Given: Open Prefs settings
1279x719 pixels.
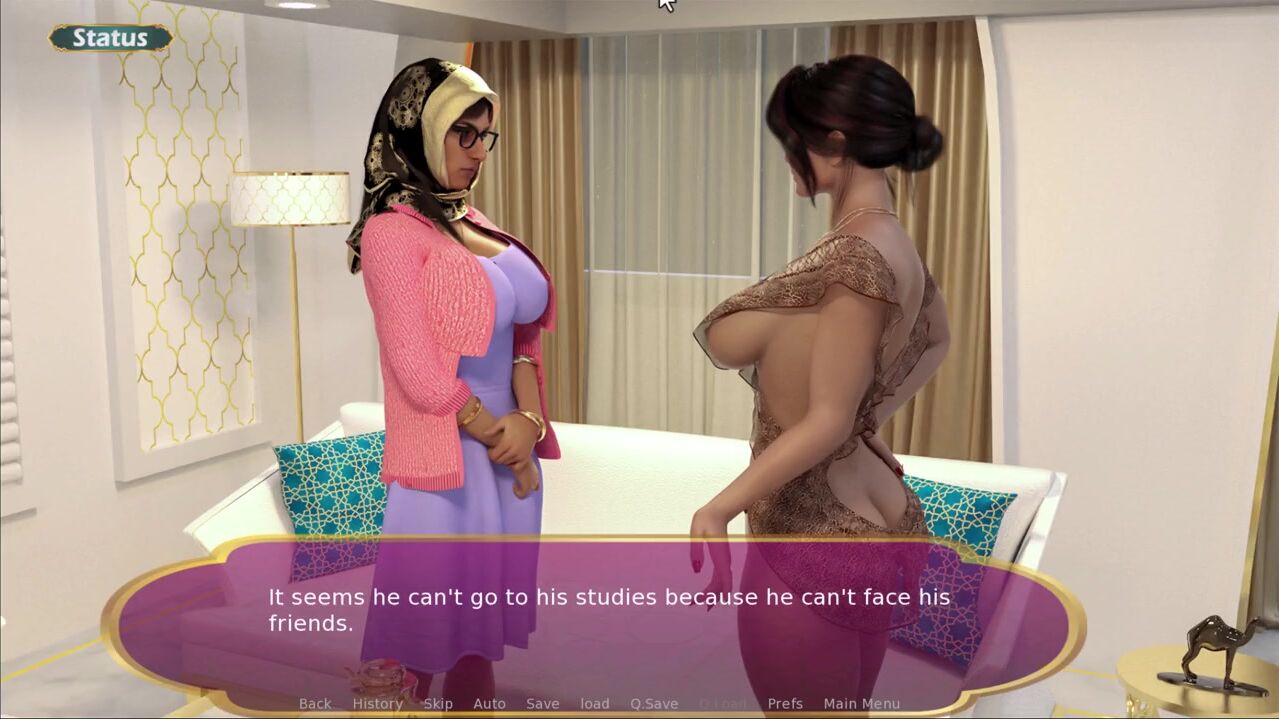Looking at the screenshot, I should coord(785,704).
